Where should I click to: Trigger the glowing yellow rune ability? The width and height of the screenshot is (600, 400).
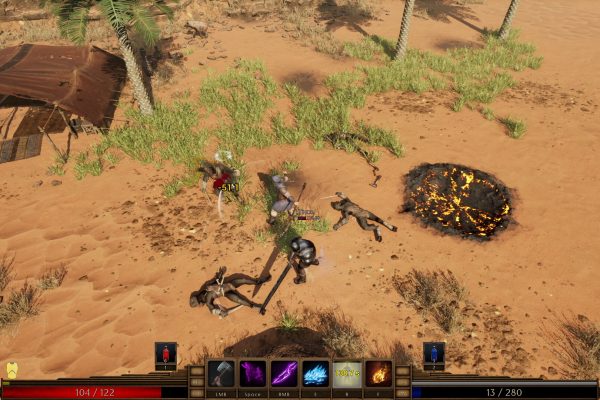point(347,374)
